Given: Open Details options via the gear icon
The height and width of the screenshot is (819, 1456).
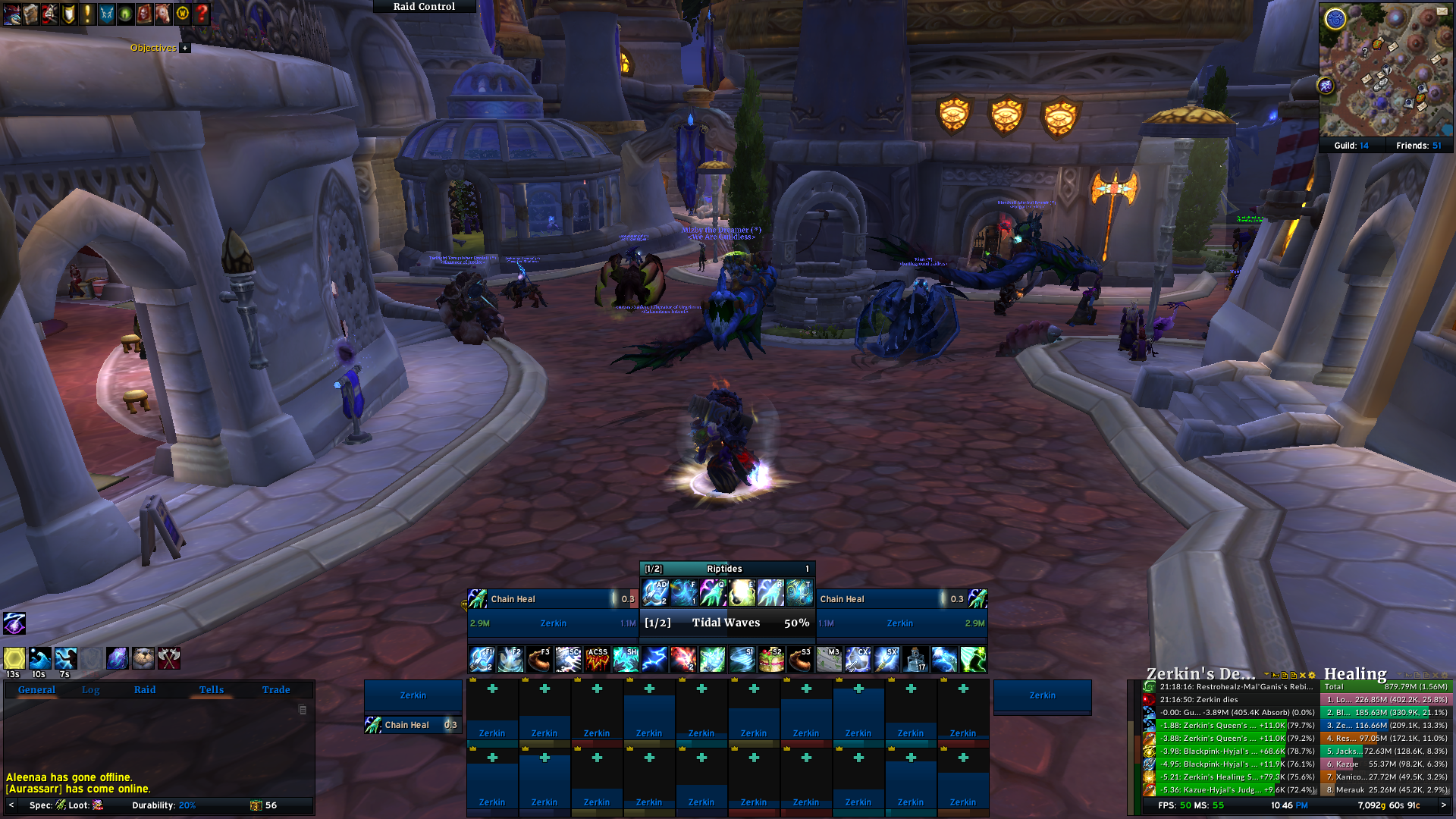Looking at the screenshot, I should [x=1313, y=675].
